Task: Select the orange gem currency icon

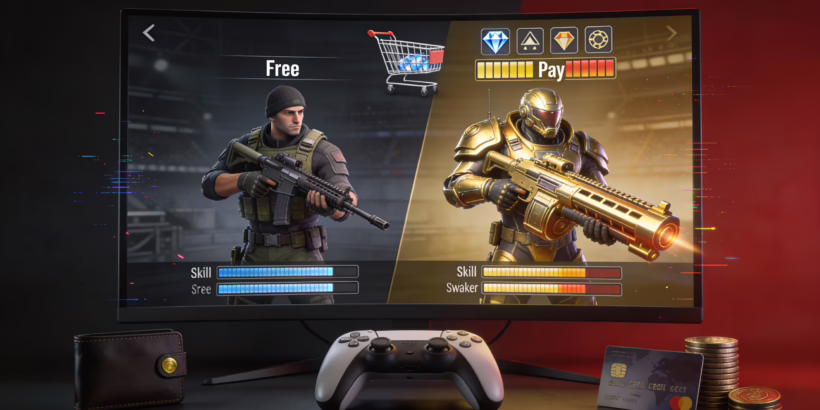Action: [x=565, y=41]
